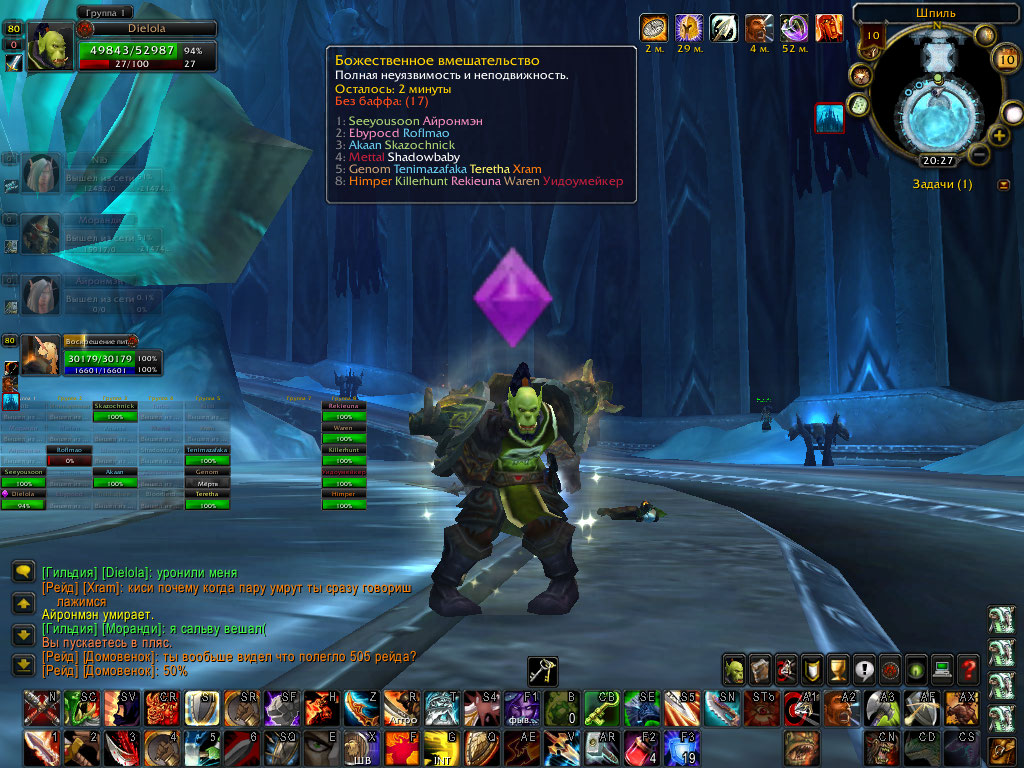Open the chat bubble menu button

[23, 571]
